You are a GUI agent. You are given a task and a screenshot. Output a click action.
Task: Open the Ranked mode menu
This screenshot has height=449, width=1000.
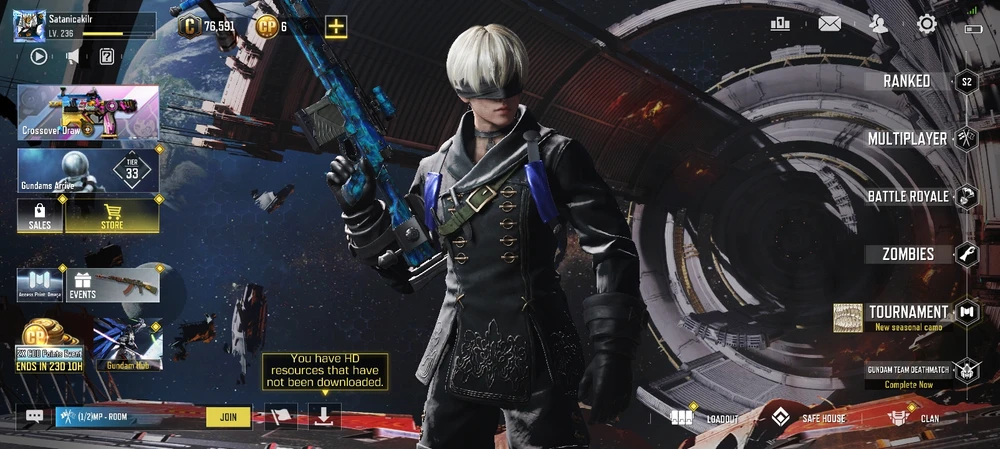click(x=908, y=81)
